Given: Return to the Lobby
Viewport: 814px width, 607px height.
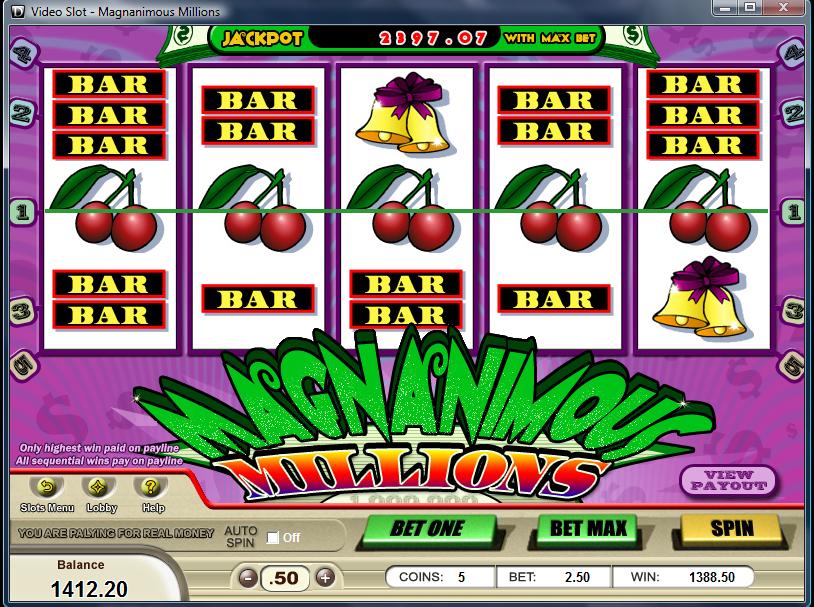Looking at the screenshot, I should [101, 488].
